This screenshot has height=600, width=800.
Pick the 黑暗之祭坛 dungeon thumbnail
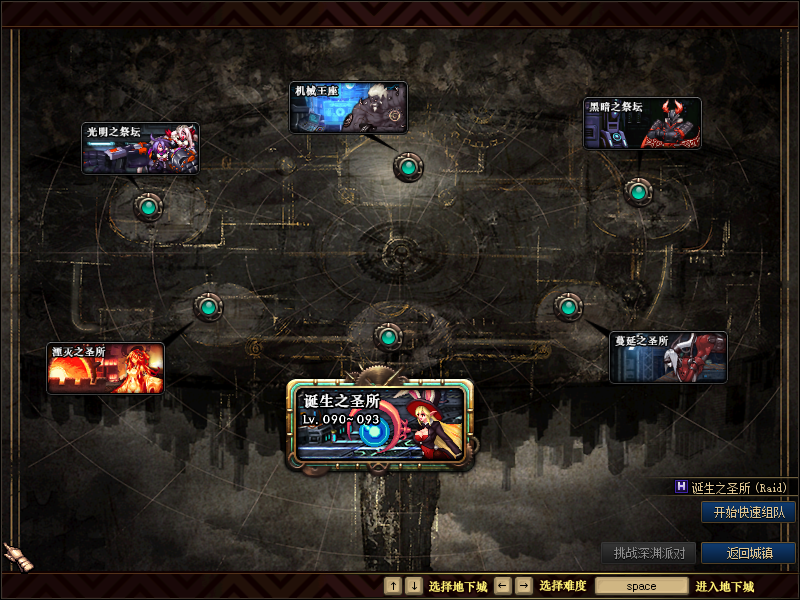pyautogui.click(x=642, y=123)
